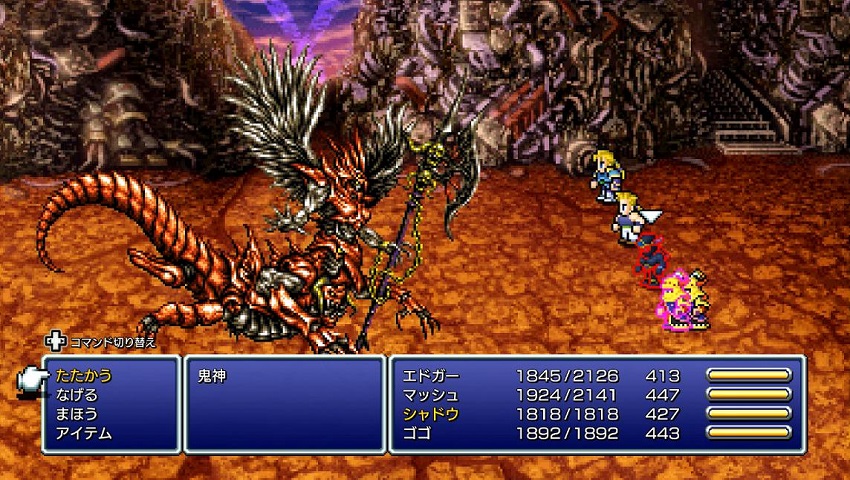
Task: Target the enemy 鬼神 in the list
Action: click(214, 376)
